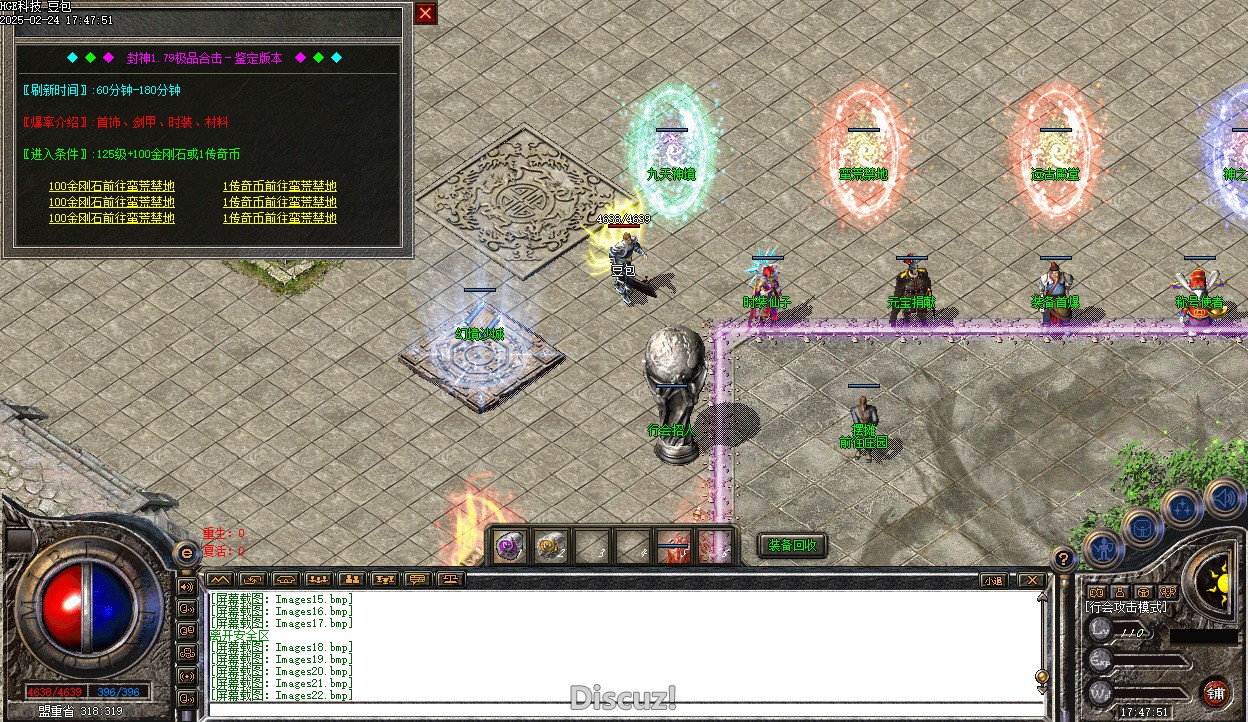Open the question mark help button

click(x=1063, y=559)
